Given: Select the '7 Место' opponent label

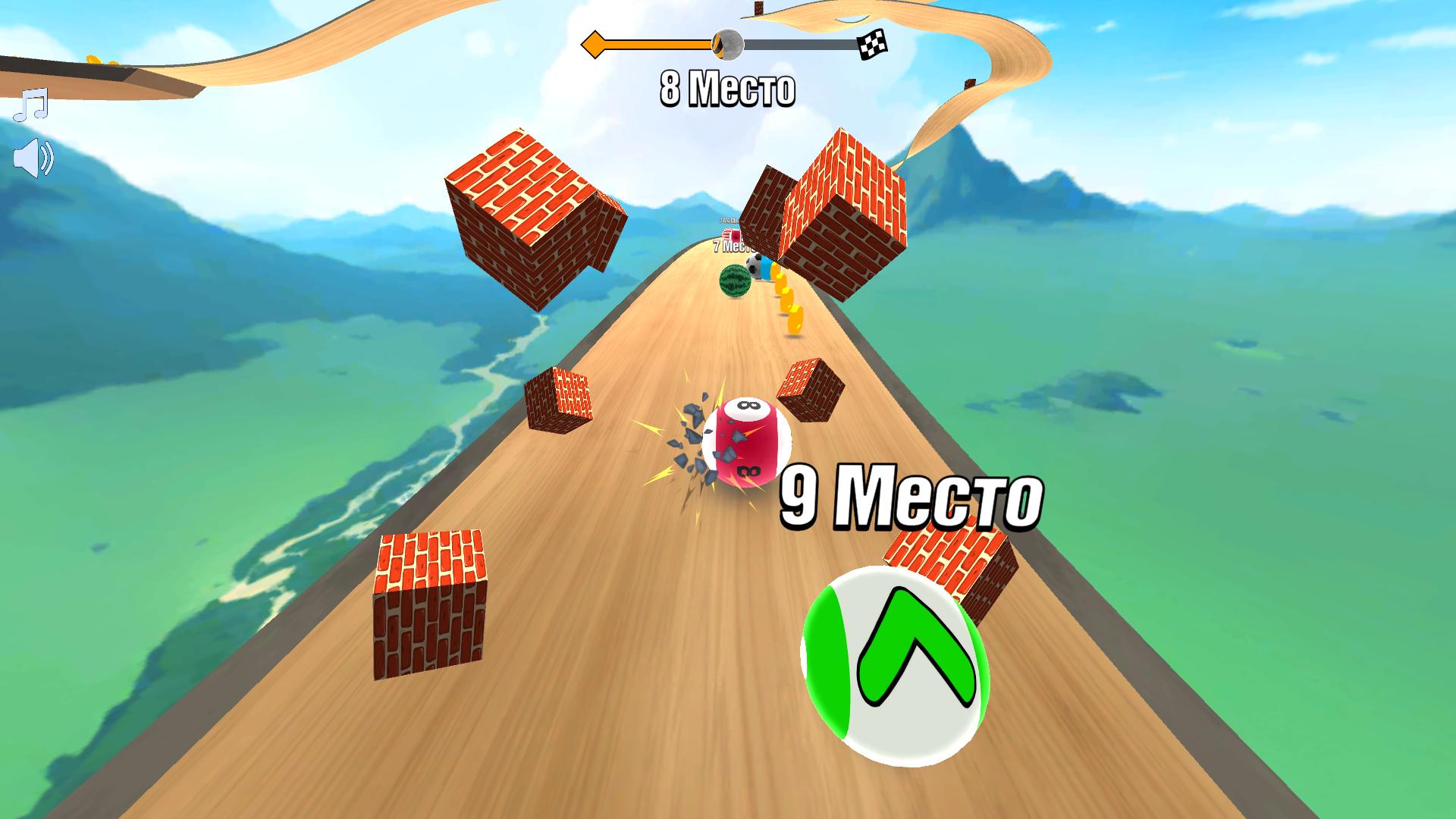Looking at the screenshot, I should [x=730, y=246].
